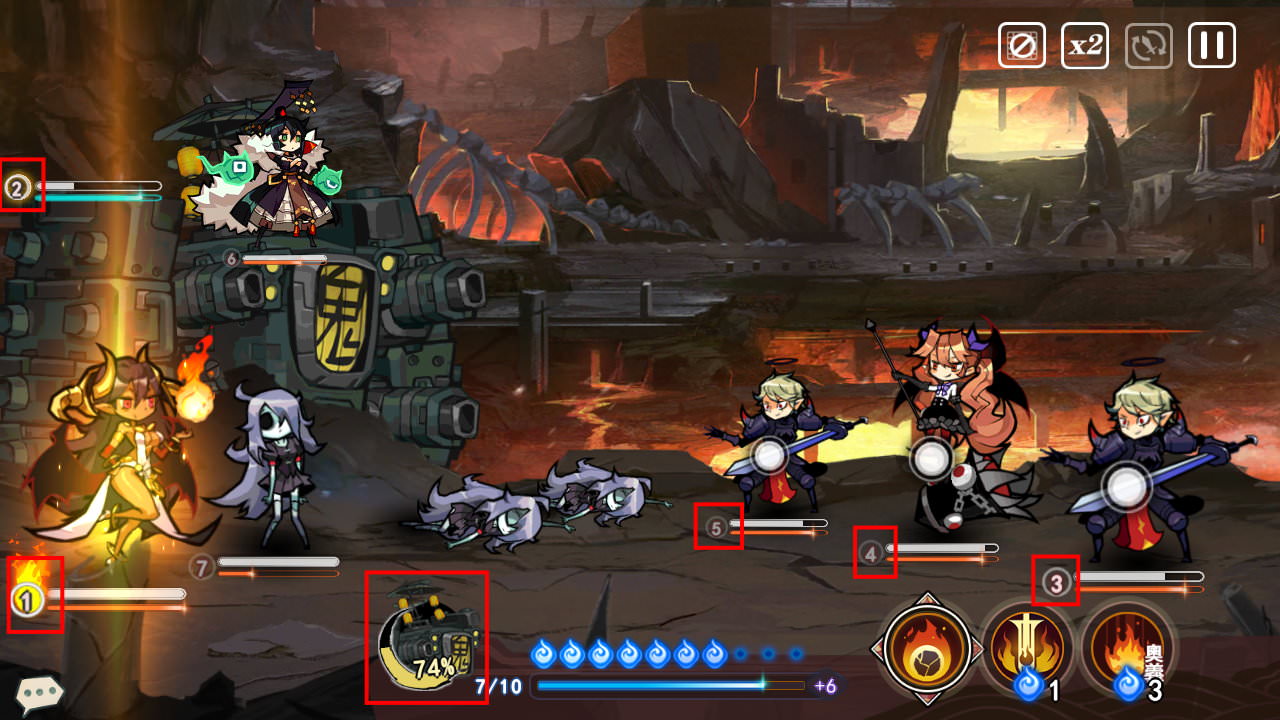
Task: Open the chat speech bubble
Action: 39,692
